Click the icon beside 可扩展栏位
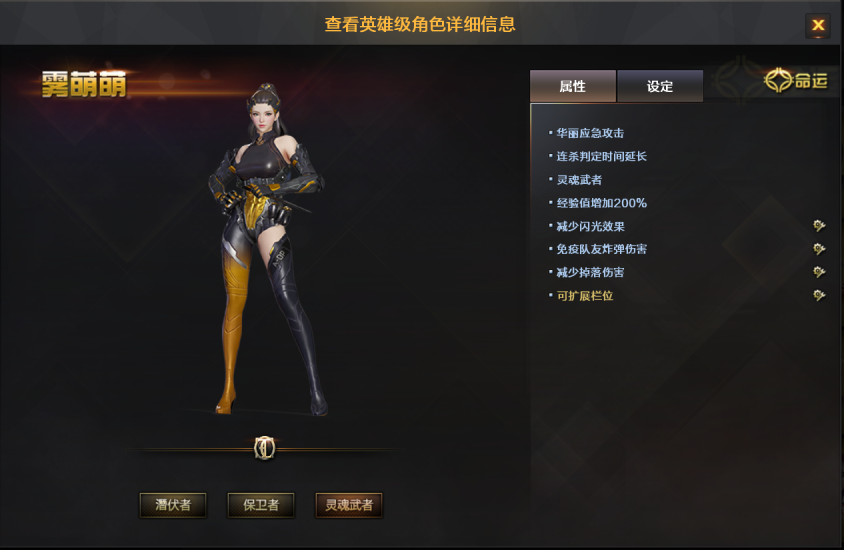The image size is (844, 550). click(x=819, y=295)
